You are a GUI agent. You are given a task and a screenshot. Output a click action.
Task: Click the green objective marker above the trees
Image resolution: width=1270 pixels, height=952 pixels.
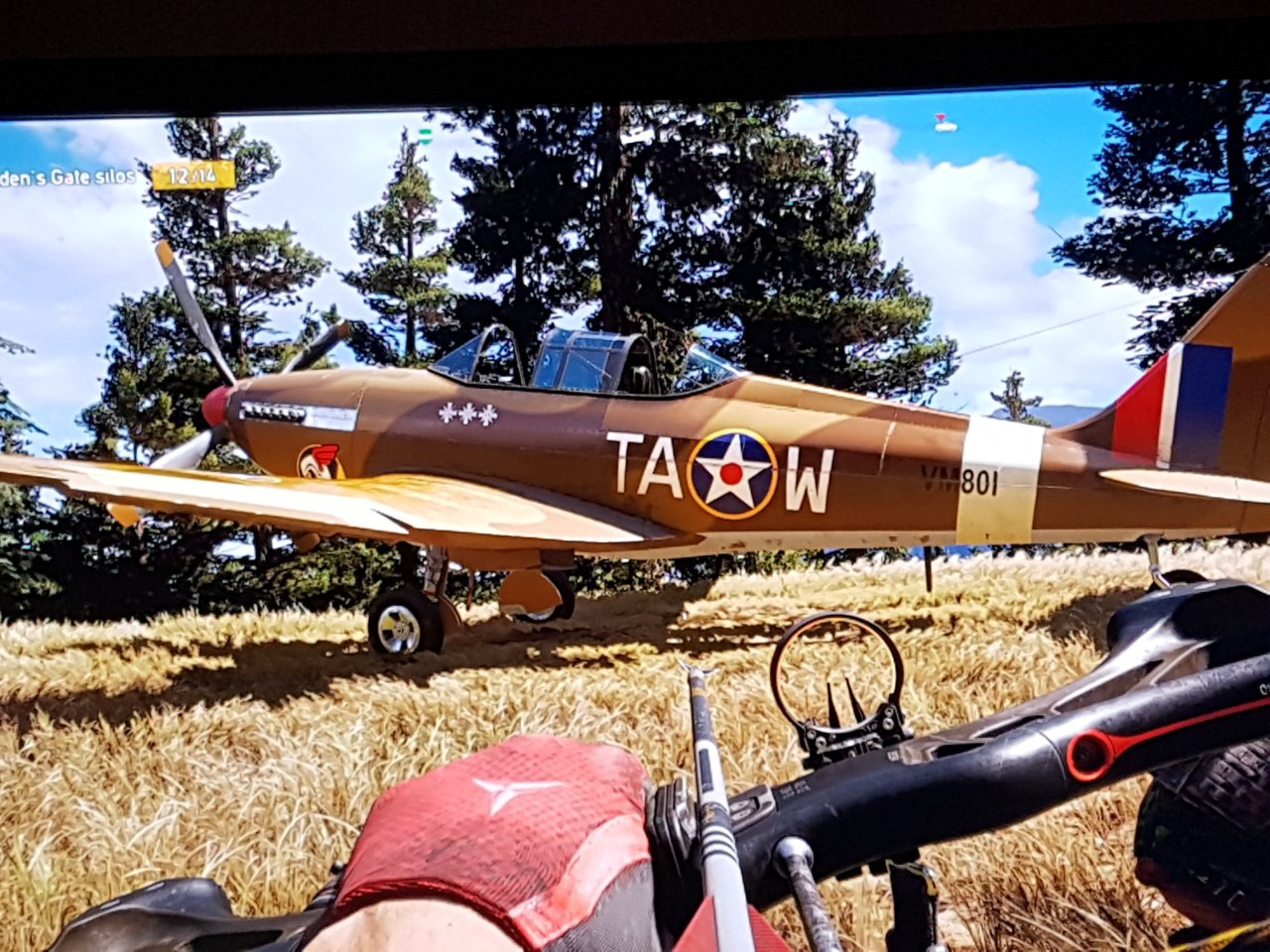click(x=425, y=136)
